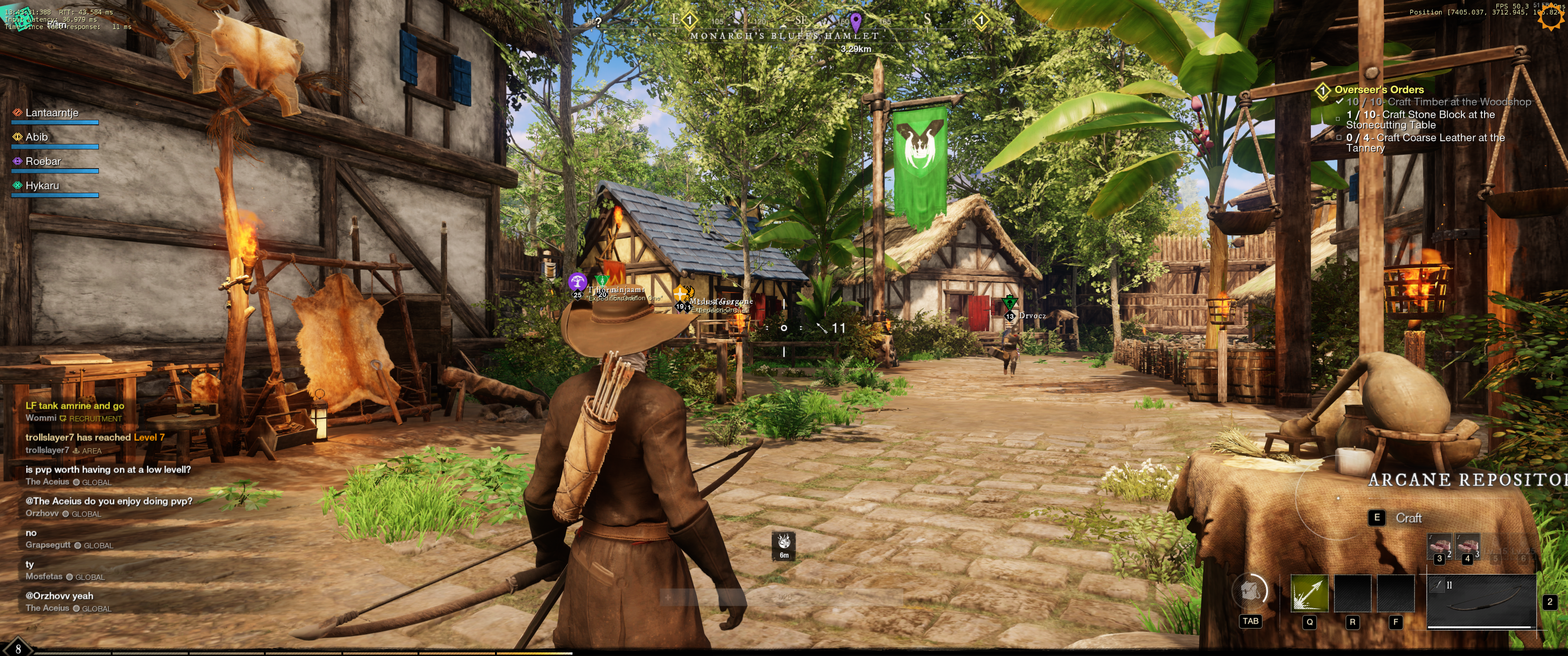This screenshot has width=1568, height=656.
Task: Click the trollslayer7 level-up notice
Action: coord(94,437)
